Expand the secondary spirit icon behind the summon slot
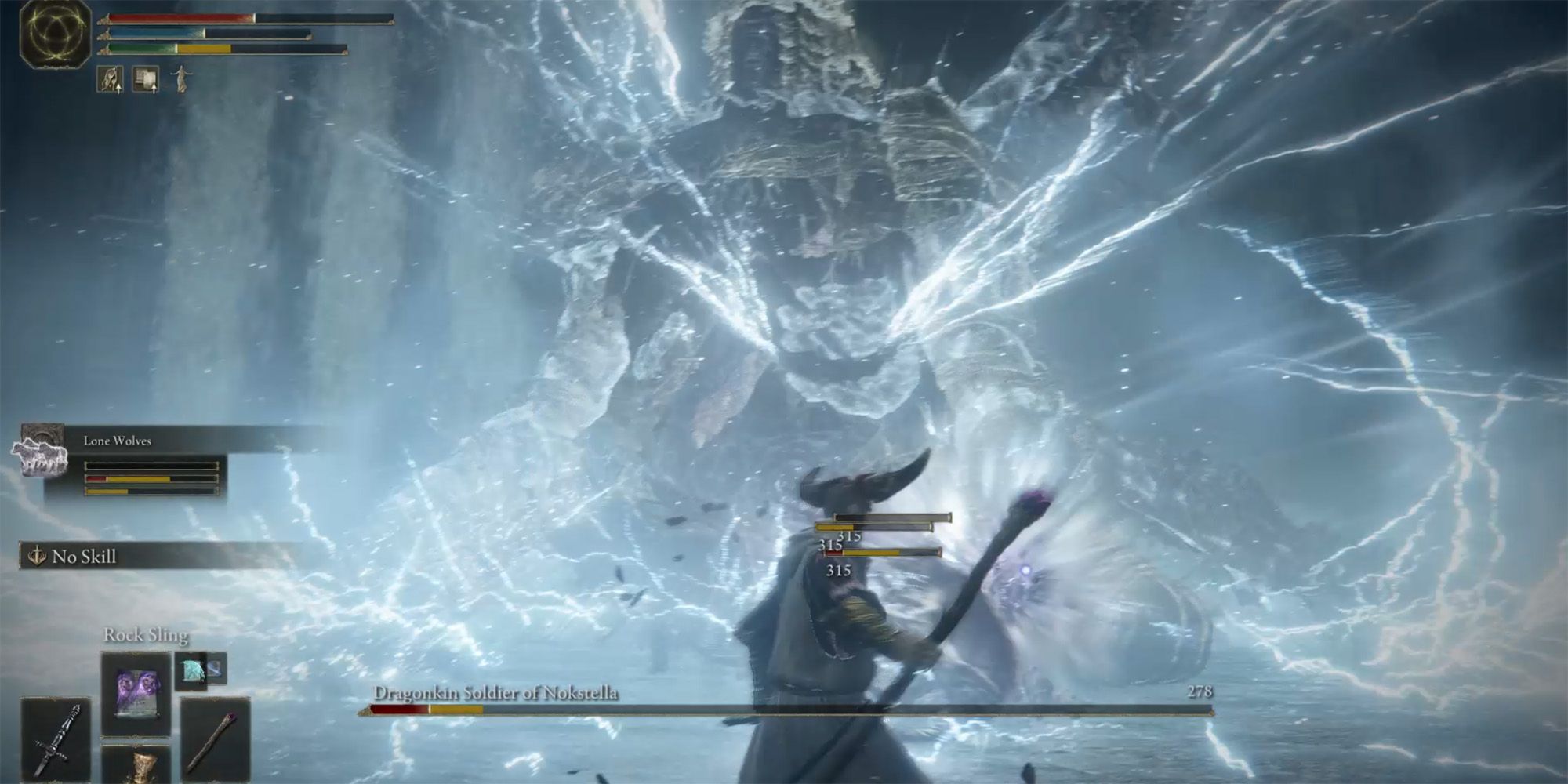 pyautogui.click(x=216, y=668)
